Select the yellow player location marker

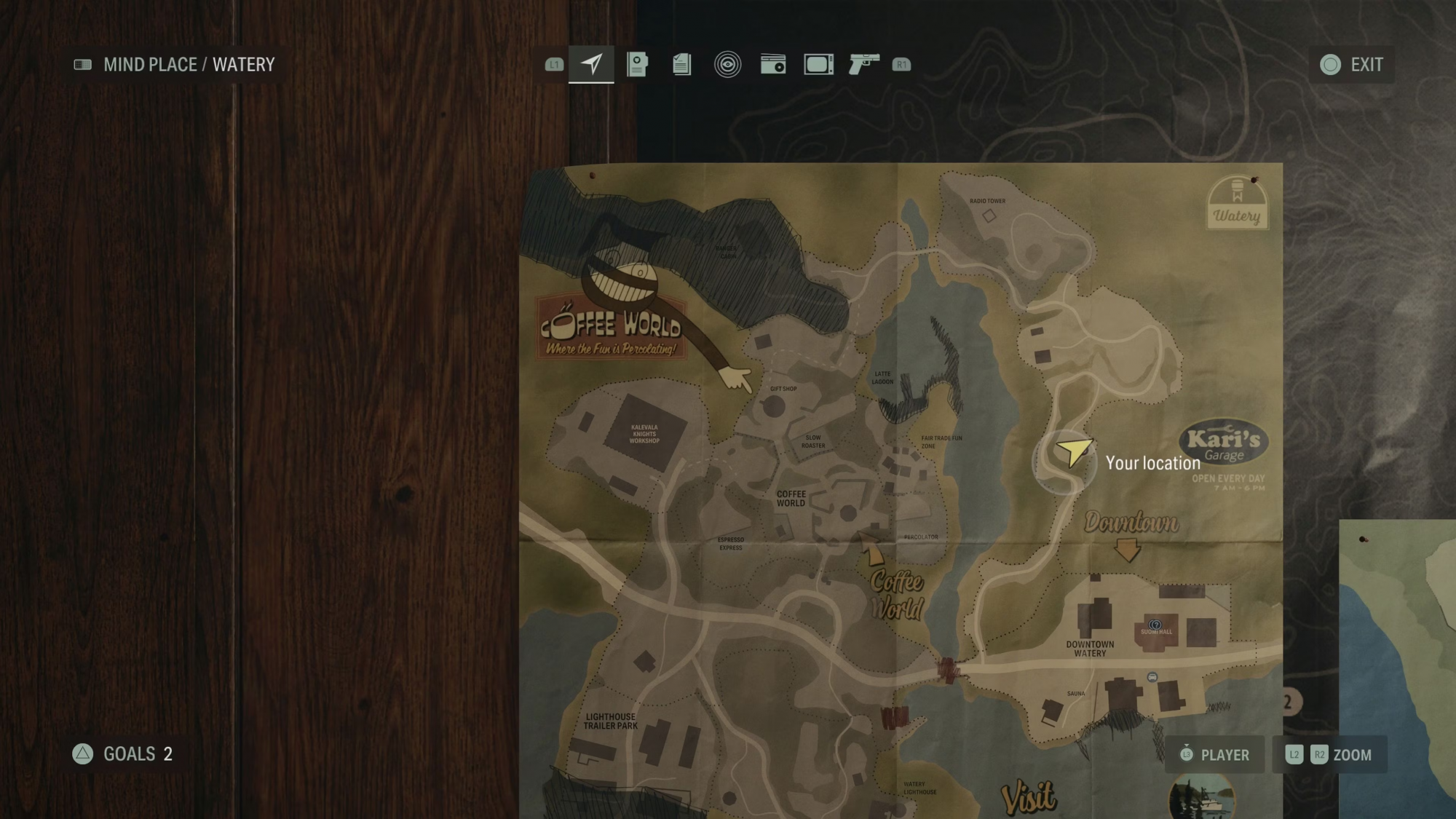pyautogui.click(x=1072, y=451)
